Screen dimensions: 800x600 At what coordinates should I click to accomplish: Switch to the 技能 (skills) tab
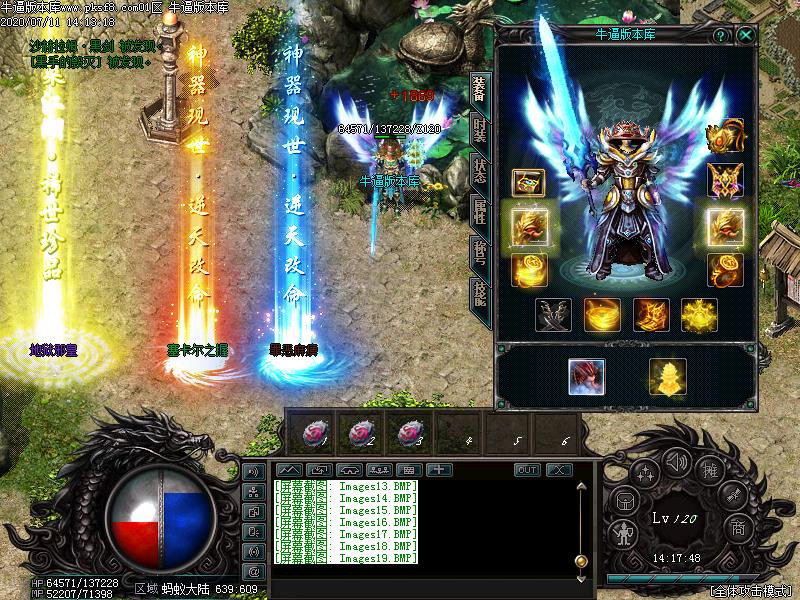tap(480, 294)
